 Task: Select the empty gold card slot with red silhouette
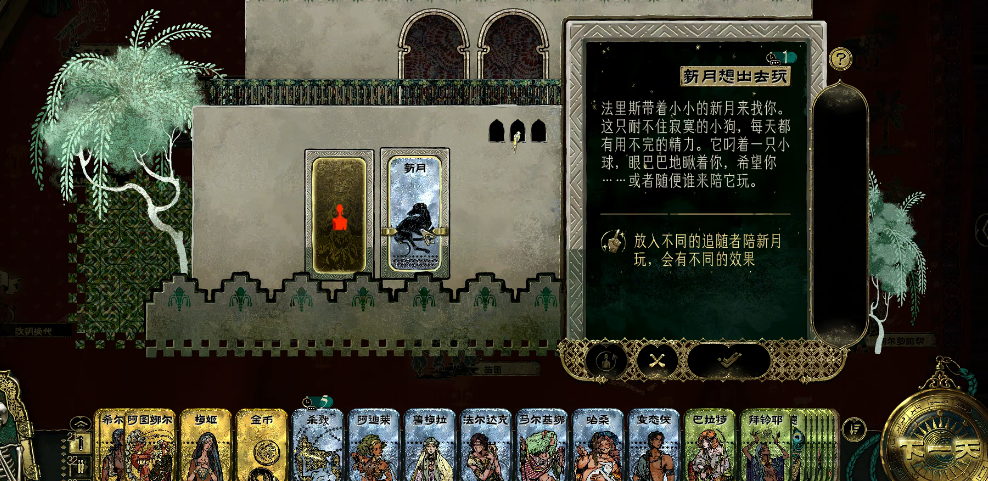pyautogui.click(x=340, y=214)
